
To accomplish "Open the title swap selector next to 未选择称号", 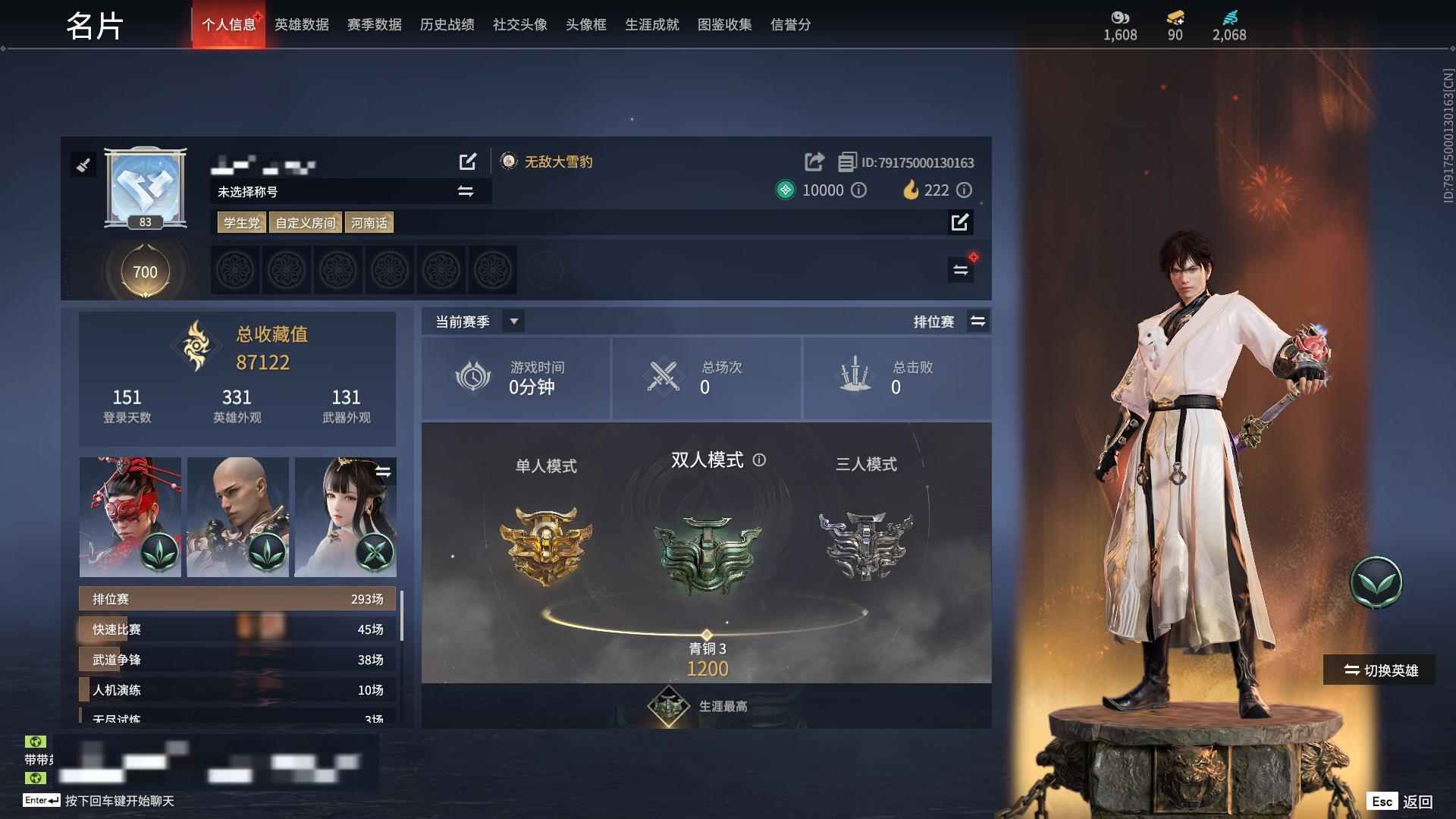I will pyautogui.click(x=466, y=191).
